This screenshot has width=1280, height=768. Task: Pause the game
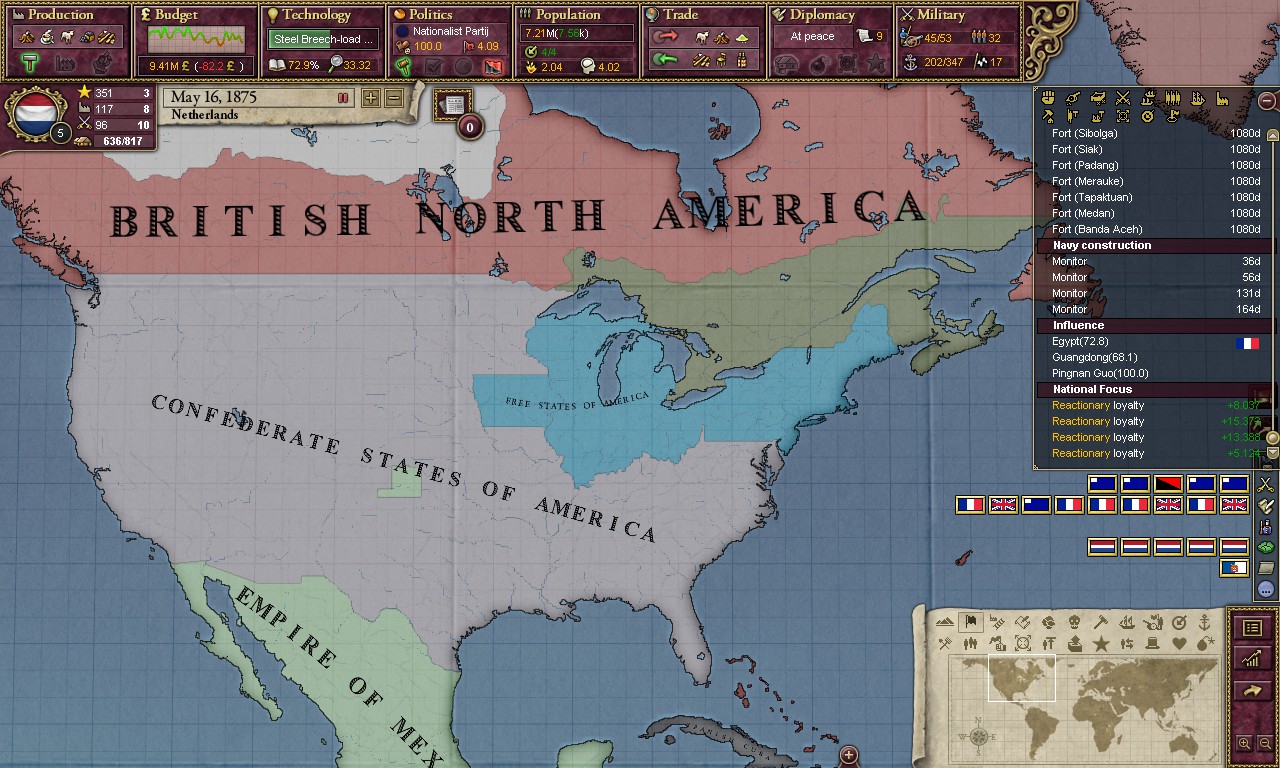click(x=341, y=97)
